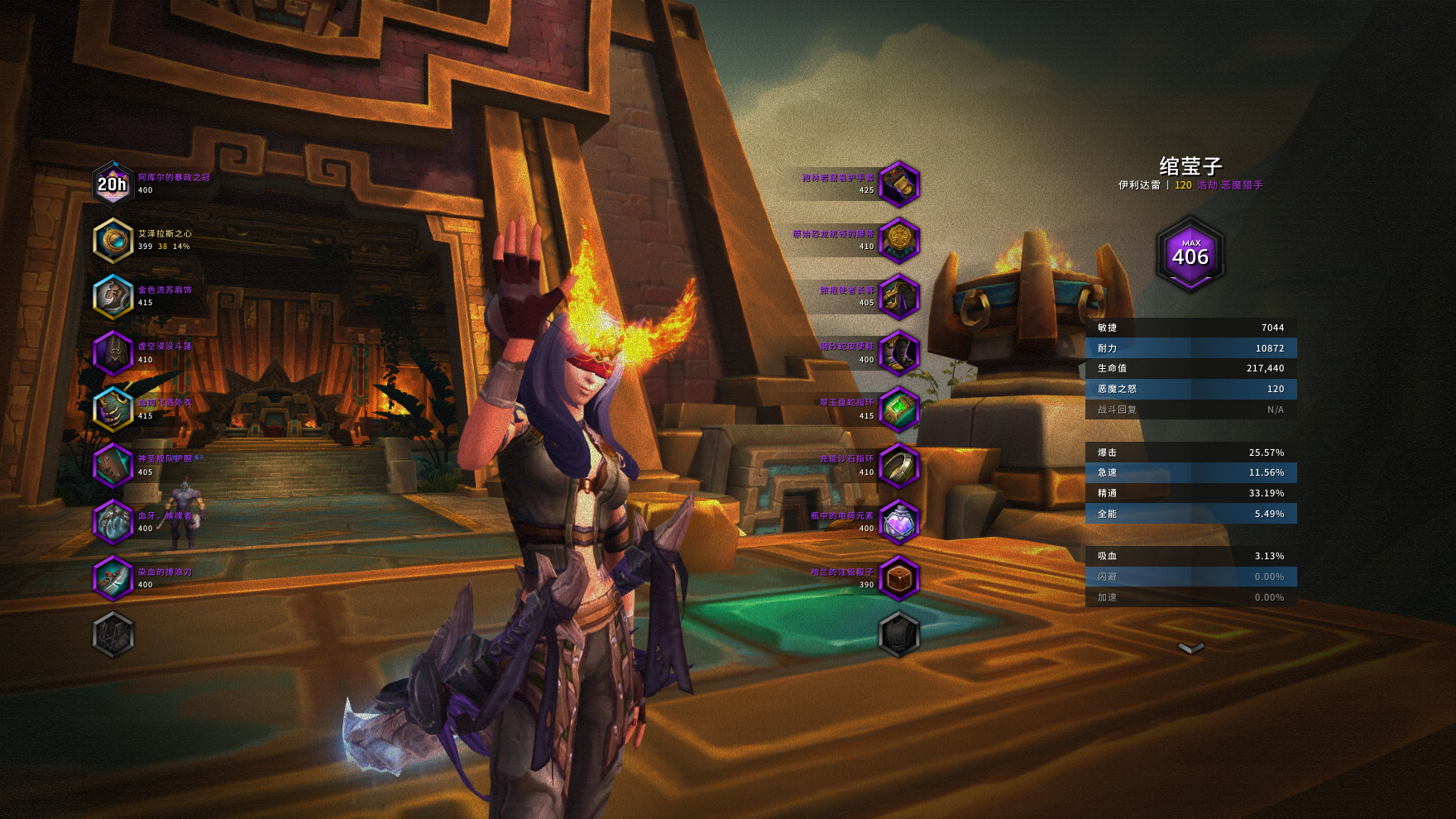The height and width of the screenshot is (819, 1456).
Task: View the 神圣舰队护腕 bracers slot
Action: point(113,466)
